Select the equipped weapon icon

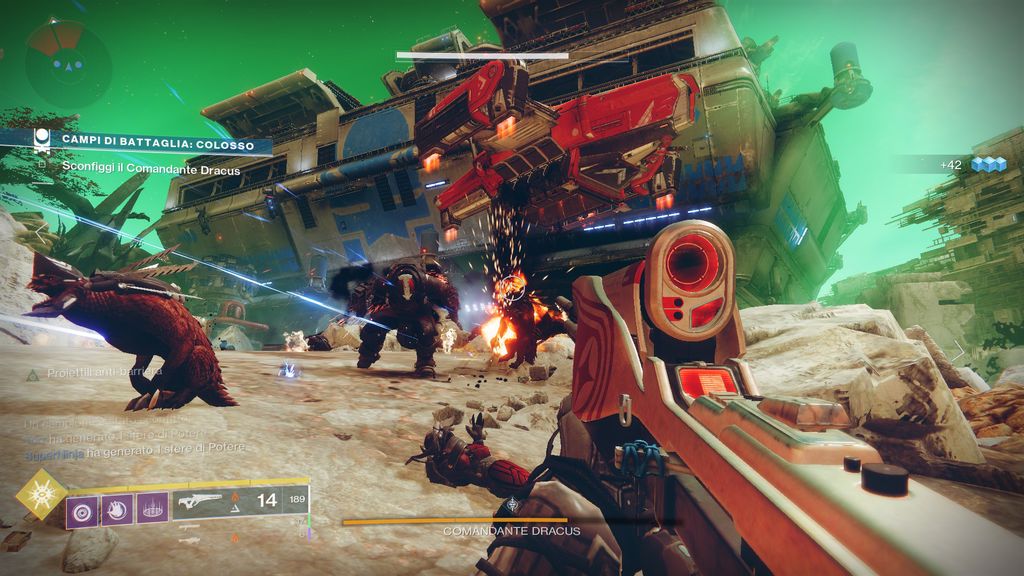[199, 504]
